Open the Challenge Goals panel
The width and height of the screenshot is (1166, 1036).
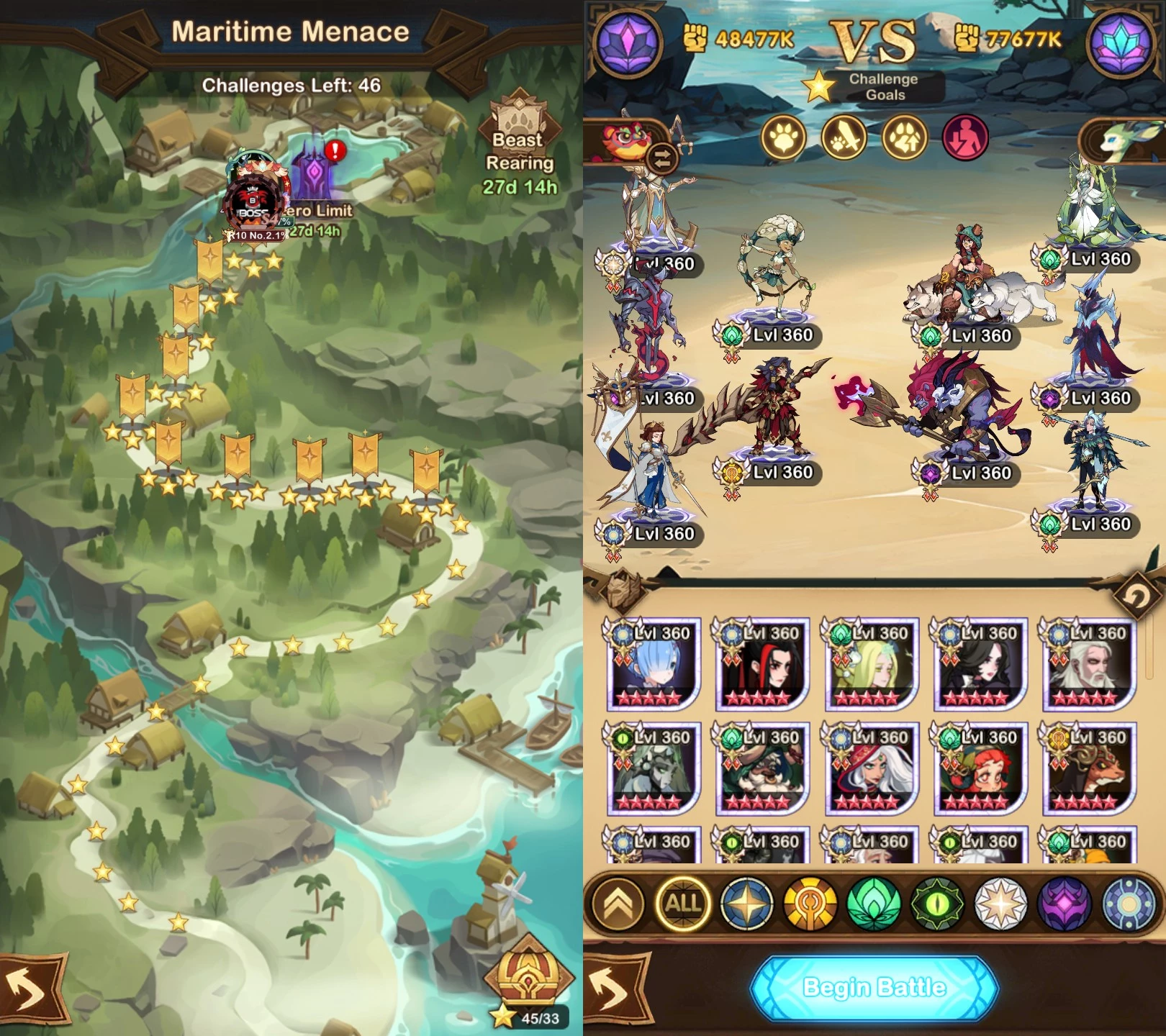(882, 87)
